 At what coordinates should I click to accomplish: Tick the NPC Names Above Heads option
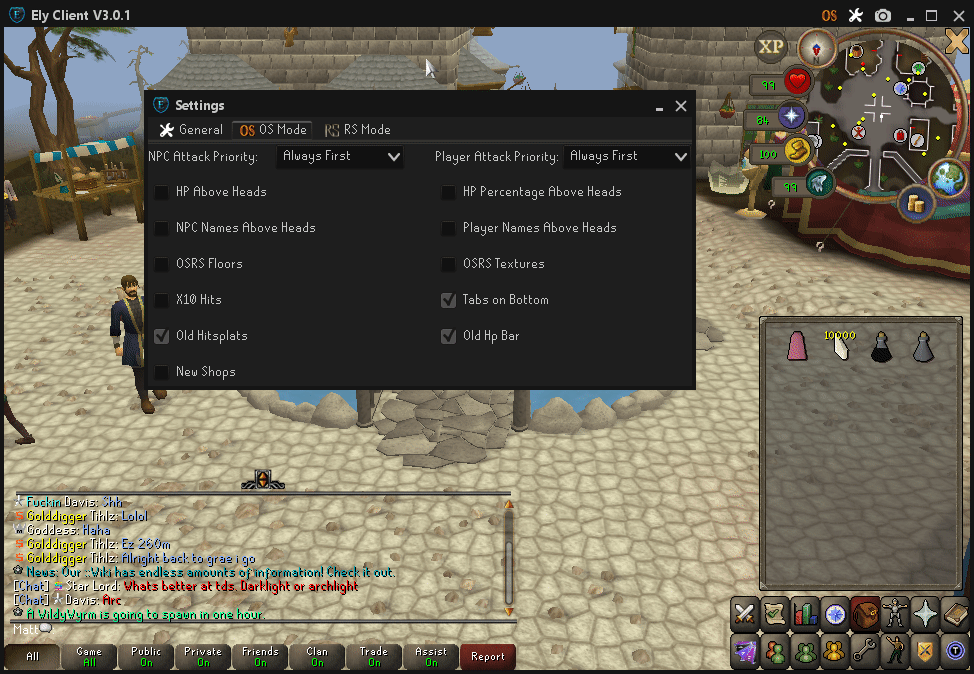162,228
